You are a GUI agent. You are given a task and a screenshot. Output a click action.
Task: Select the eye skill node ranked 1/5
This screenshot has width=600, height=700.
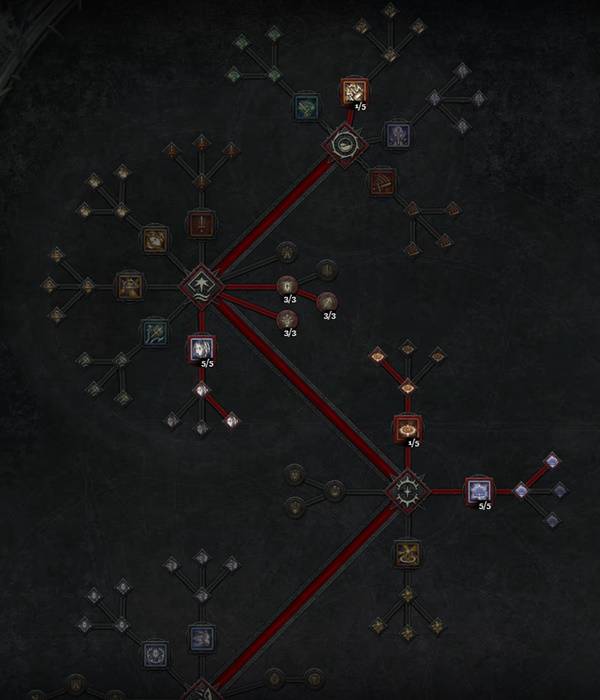(407, 428)
